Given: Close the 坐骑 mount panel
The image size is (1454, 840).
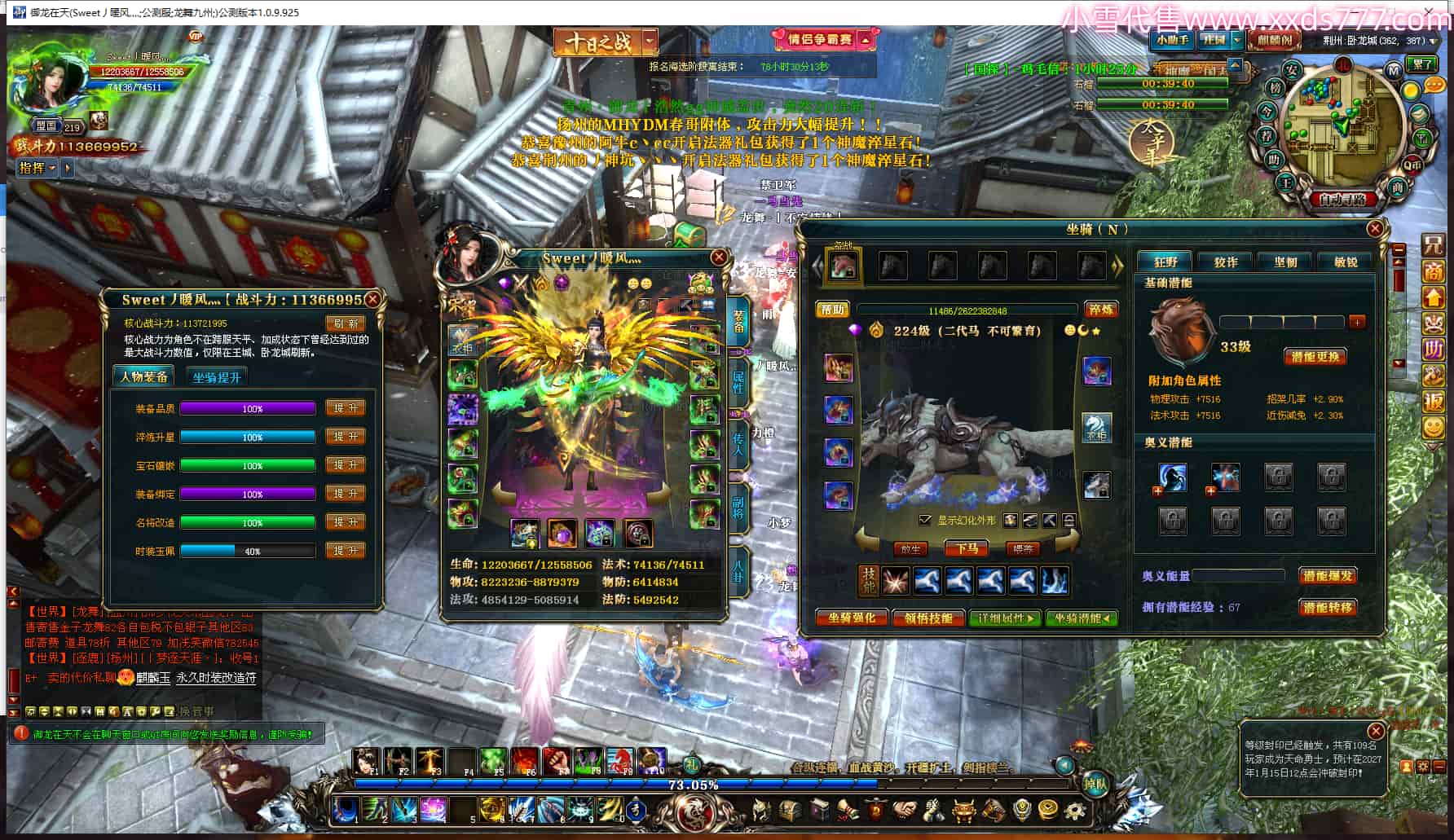Looking at the screenshot, I should click(1375, 229).
